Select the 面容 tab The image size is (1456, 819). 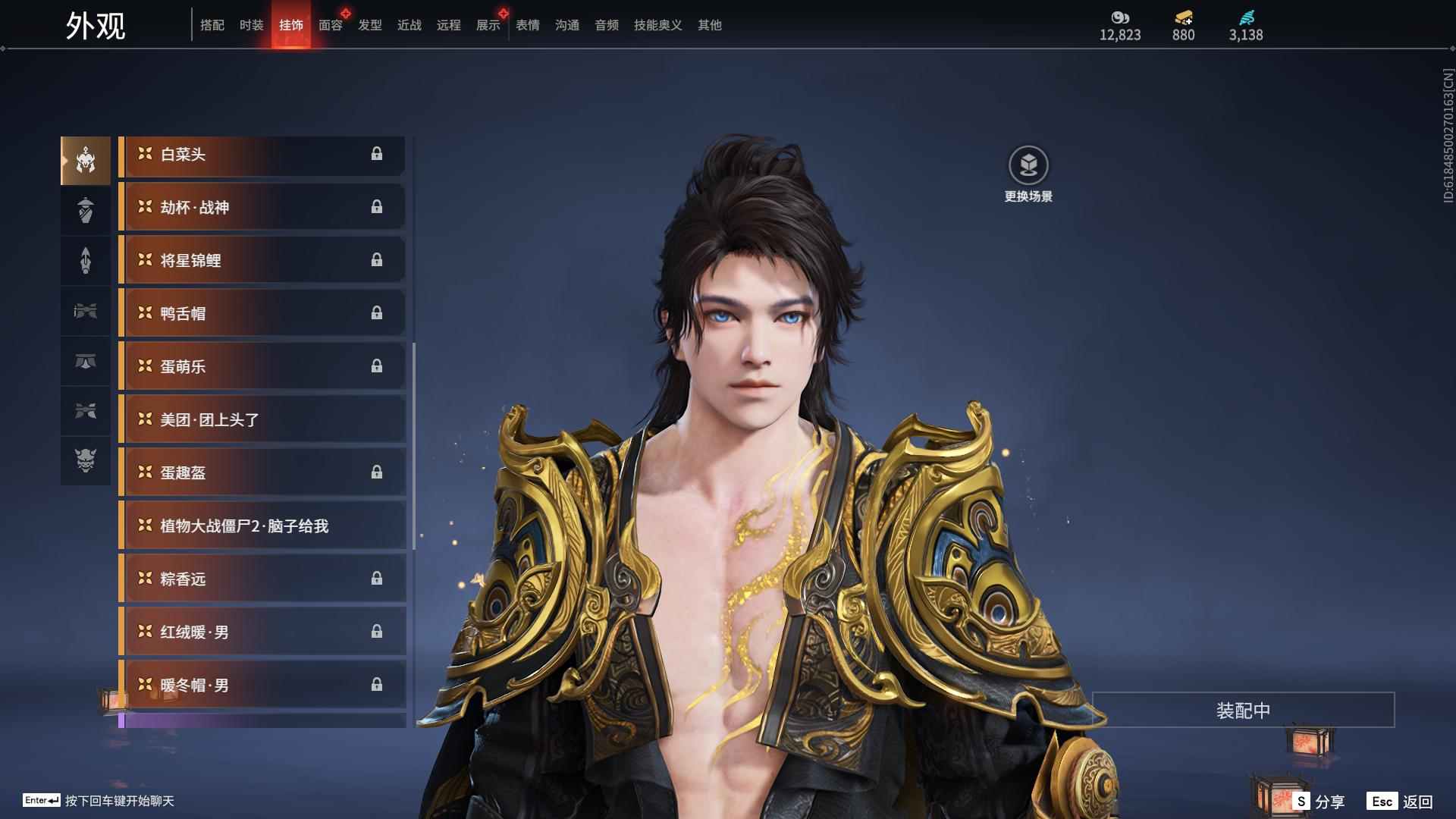pyautogui.click(x=331, y=25)
